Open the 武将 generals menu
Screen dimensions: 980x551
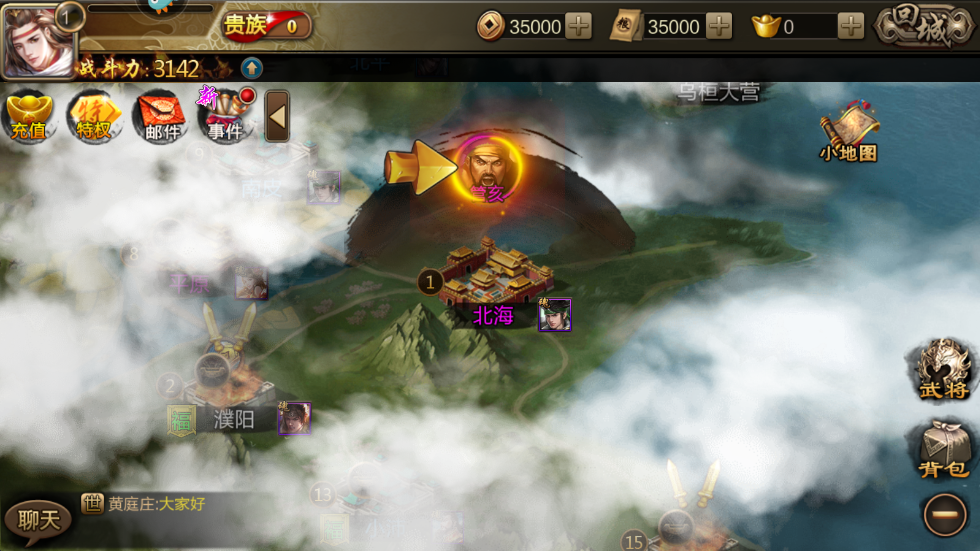click(x=943, y=369)
